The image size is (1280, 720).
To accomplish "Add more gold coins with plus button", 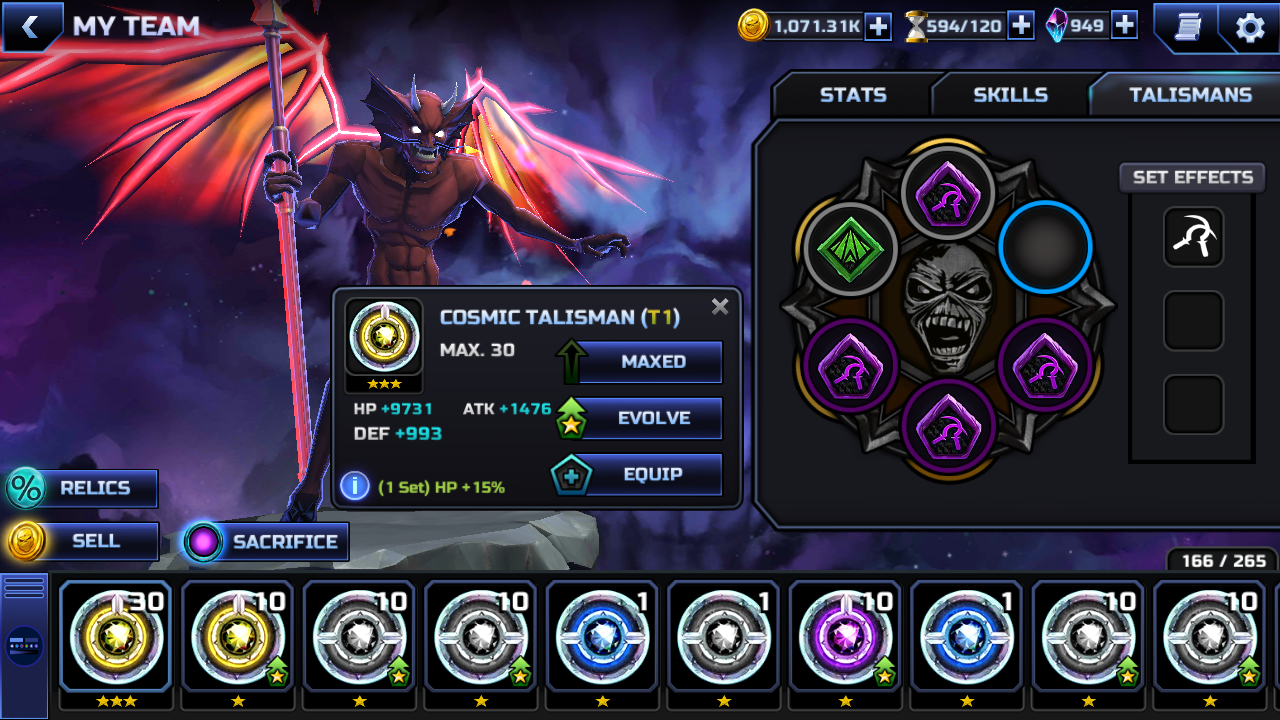I will (877, 26).
